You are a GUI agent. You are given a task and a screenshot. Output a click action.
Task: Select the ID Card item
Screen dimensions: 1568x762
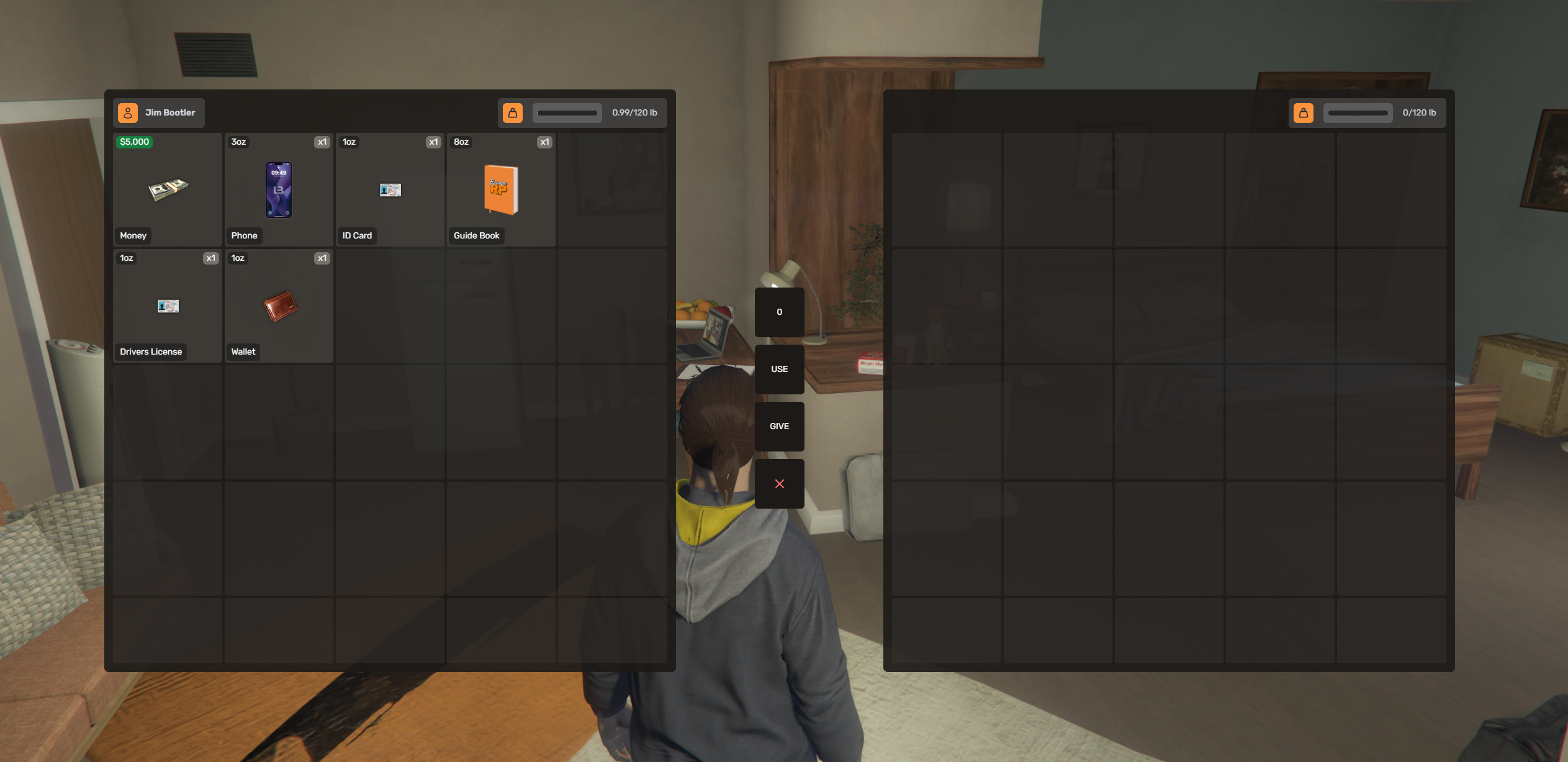[x=389, y=189]
